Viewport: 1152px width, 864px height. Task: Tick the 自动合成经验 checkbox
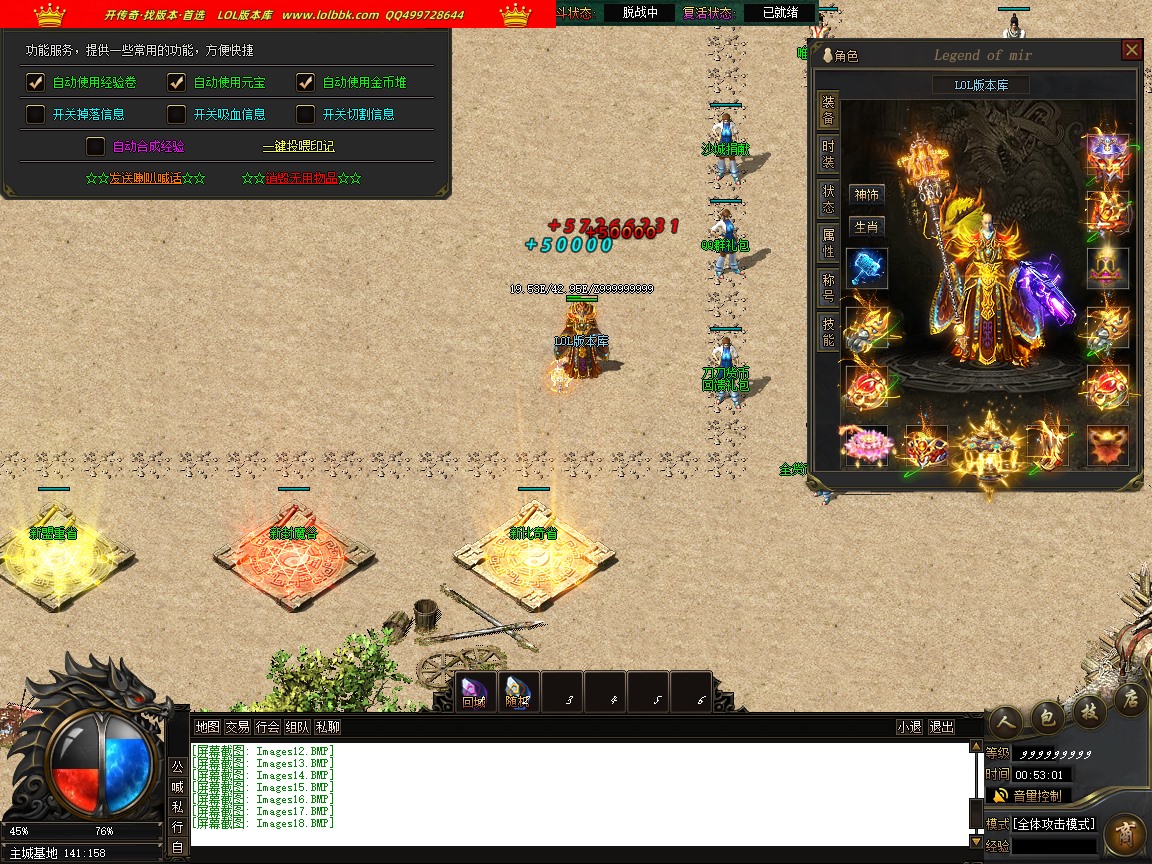point(96,146)
